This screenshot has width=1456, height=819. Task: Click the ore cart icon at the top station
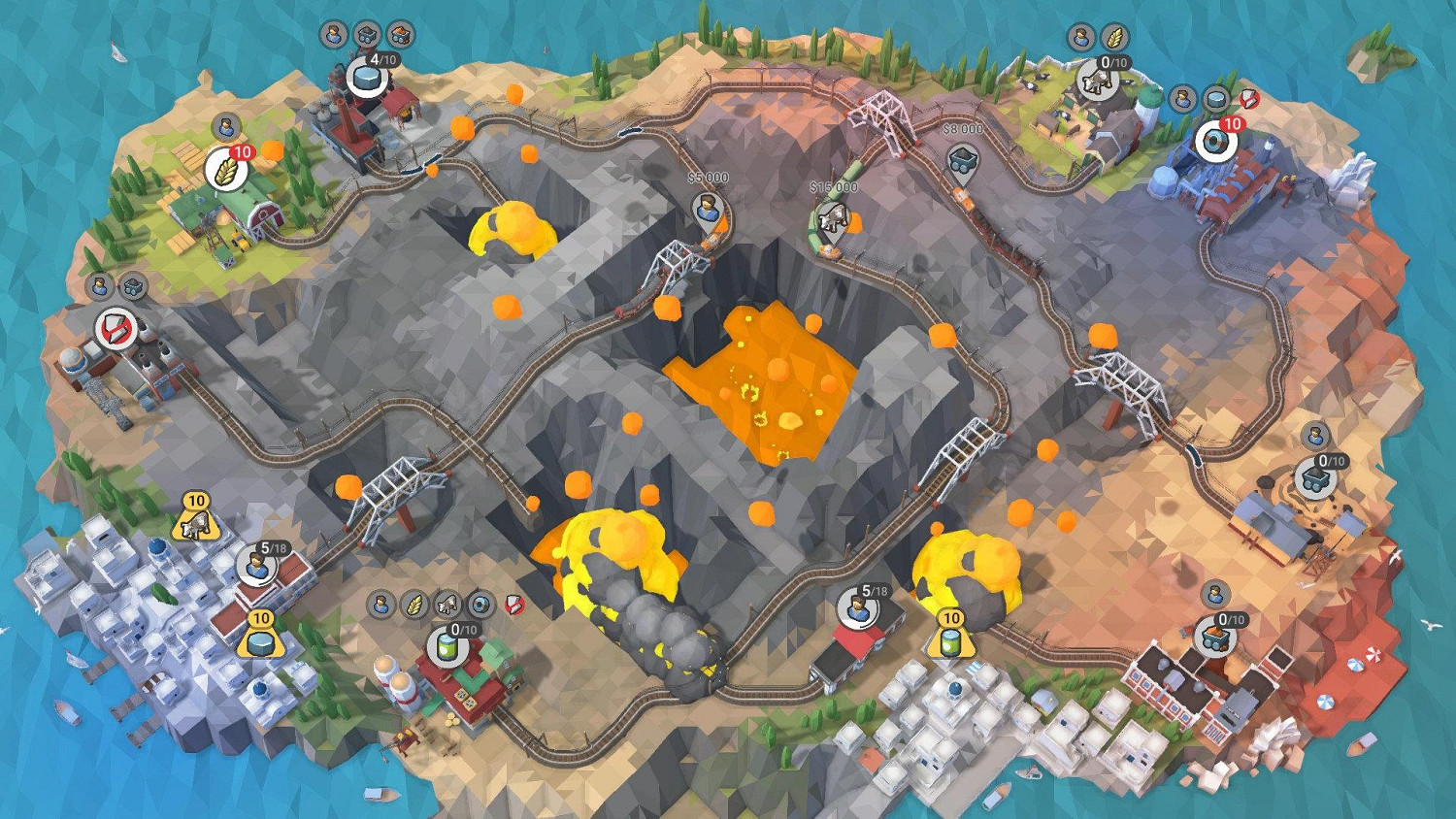(x=398, y=34)
